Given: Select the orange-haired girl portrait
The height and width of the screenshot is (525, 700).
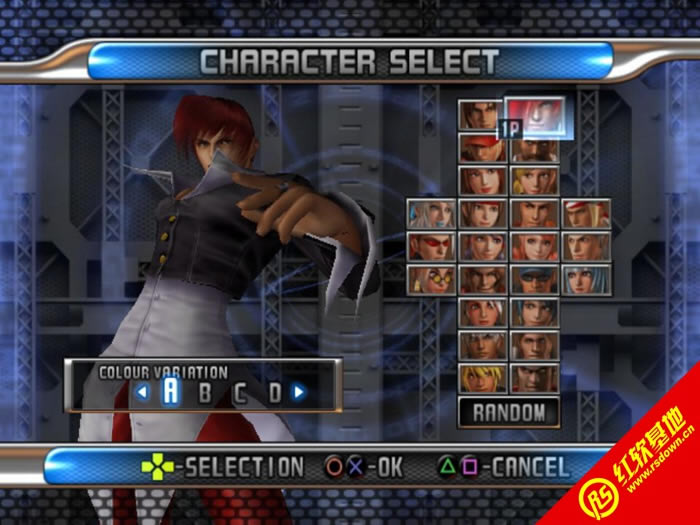Looking at the screenshot, I should coord(534,246).
